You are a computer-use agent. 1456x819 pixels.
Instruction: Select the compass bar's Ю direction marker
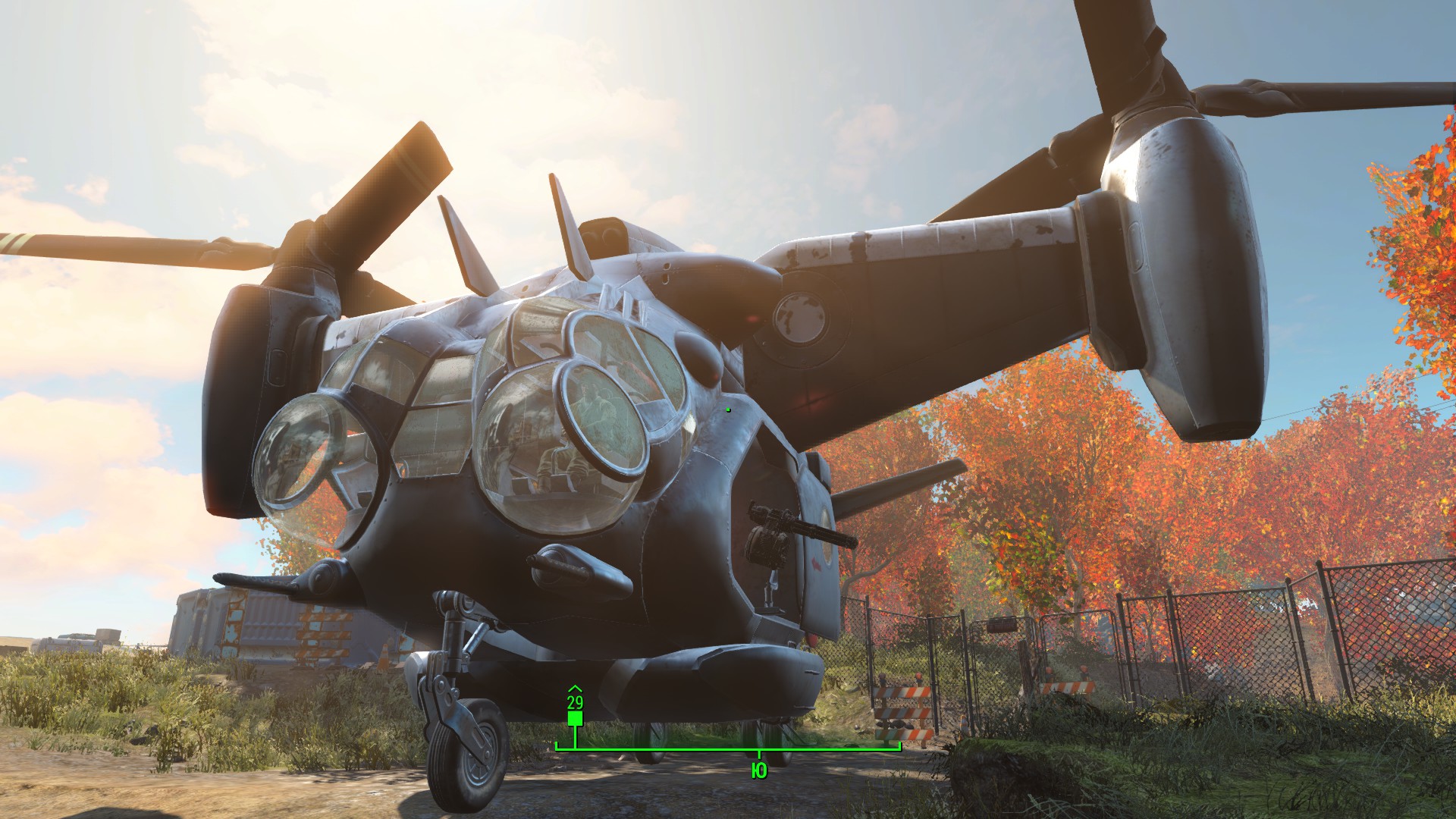click(758, 770)
